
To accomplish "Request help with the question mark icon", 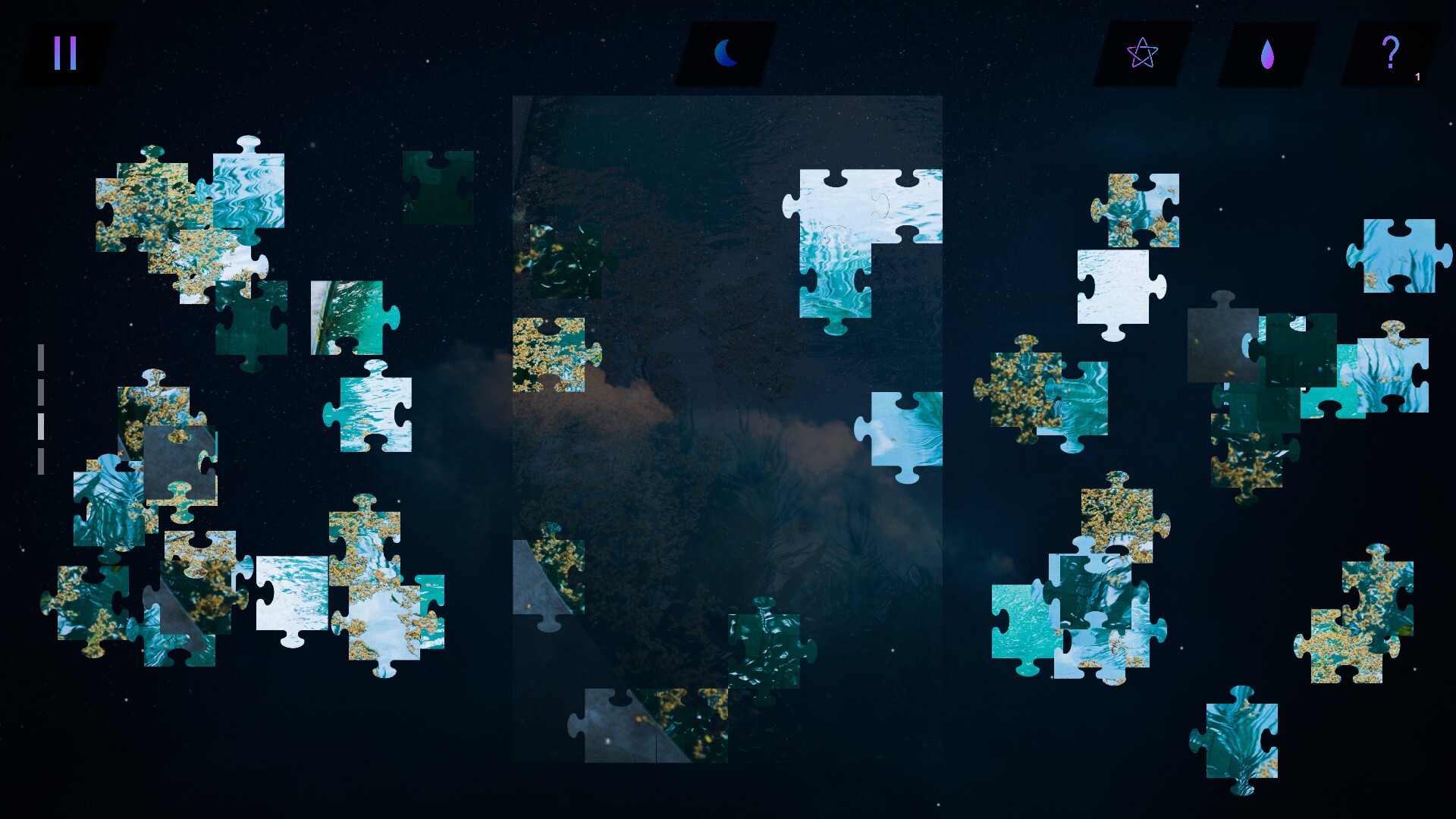I will coord(1390,52).
